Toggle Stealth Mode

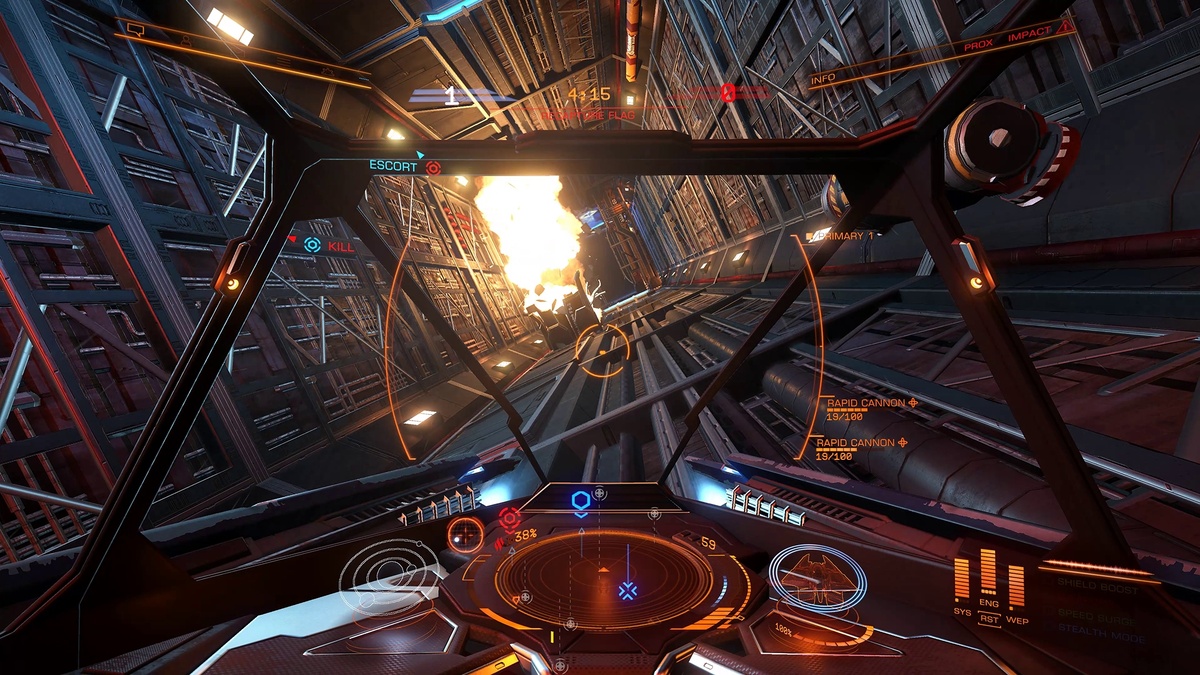tap(1097, 634)
